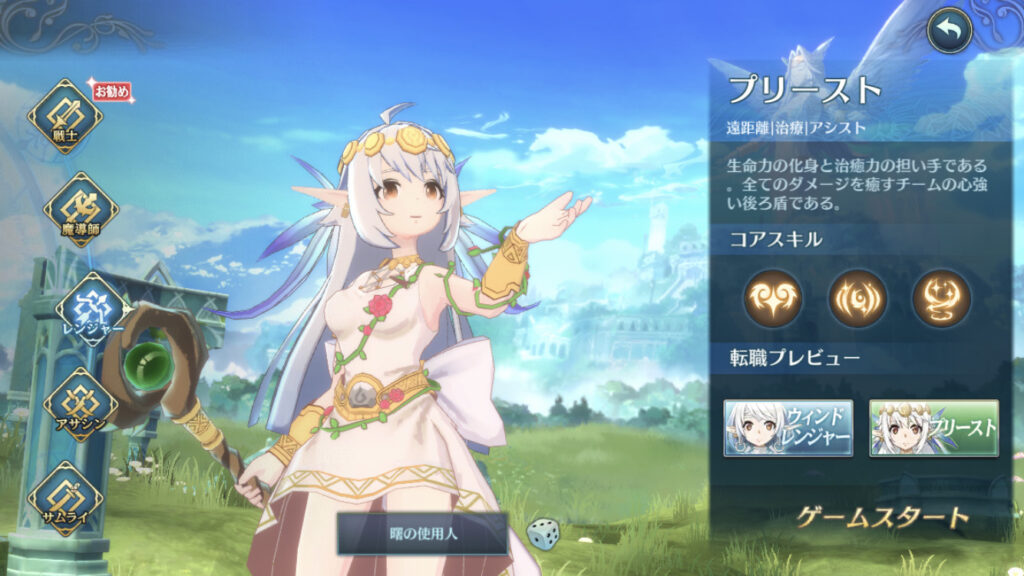View the heart-shaped core skill icon
This screenshot has height=576, width=1024.
(773, 299)
